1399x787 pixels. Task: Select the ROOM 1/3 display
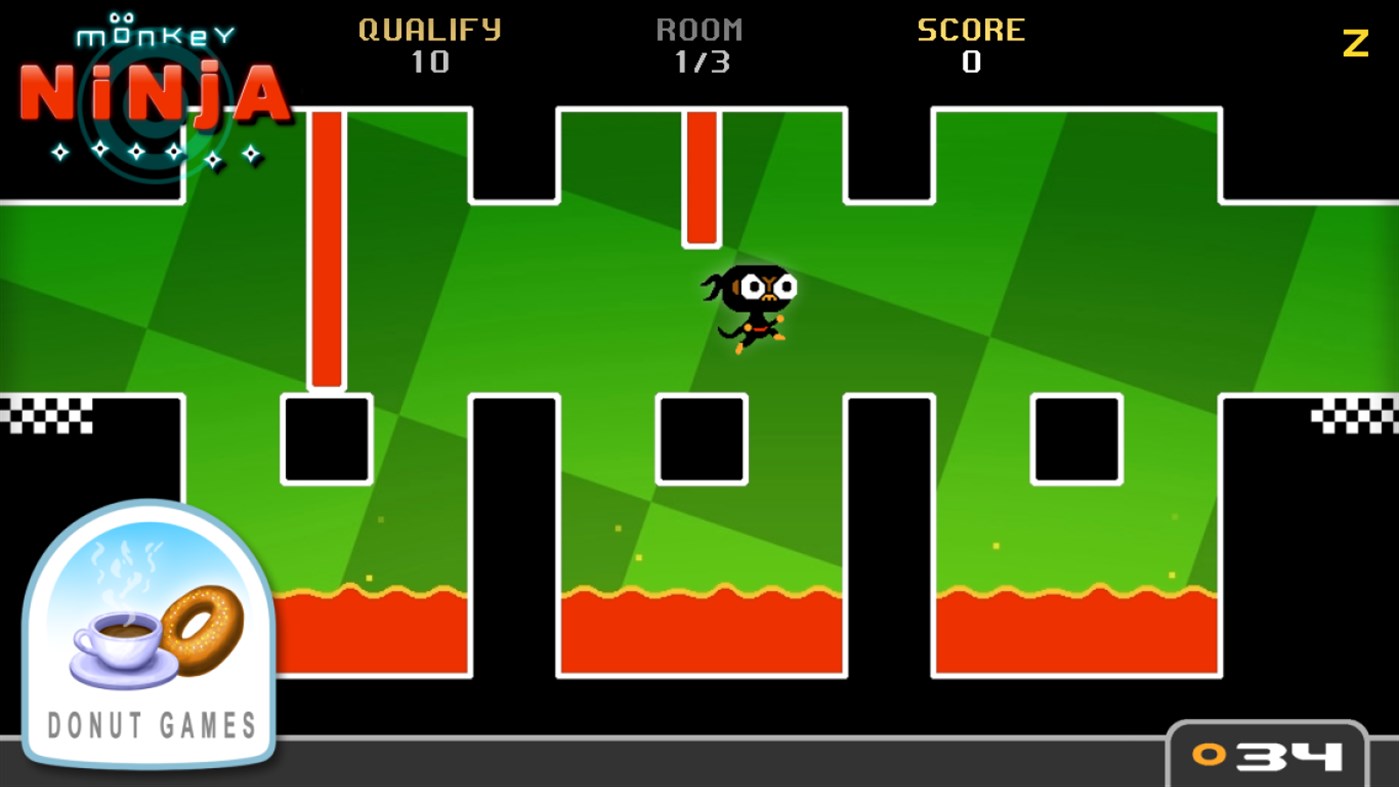pyautogui.click(x=701, y=45)
